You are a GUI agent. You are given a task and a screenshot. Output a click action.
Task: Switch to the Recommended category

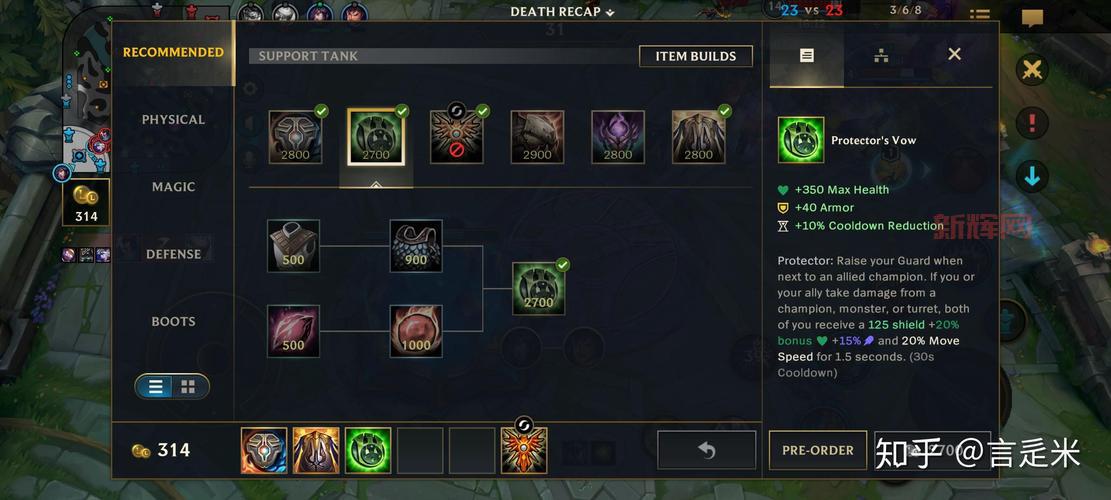pos(173,53)
